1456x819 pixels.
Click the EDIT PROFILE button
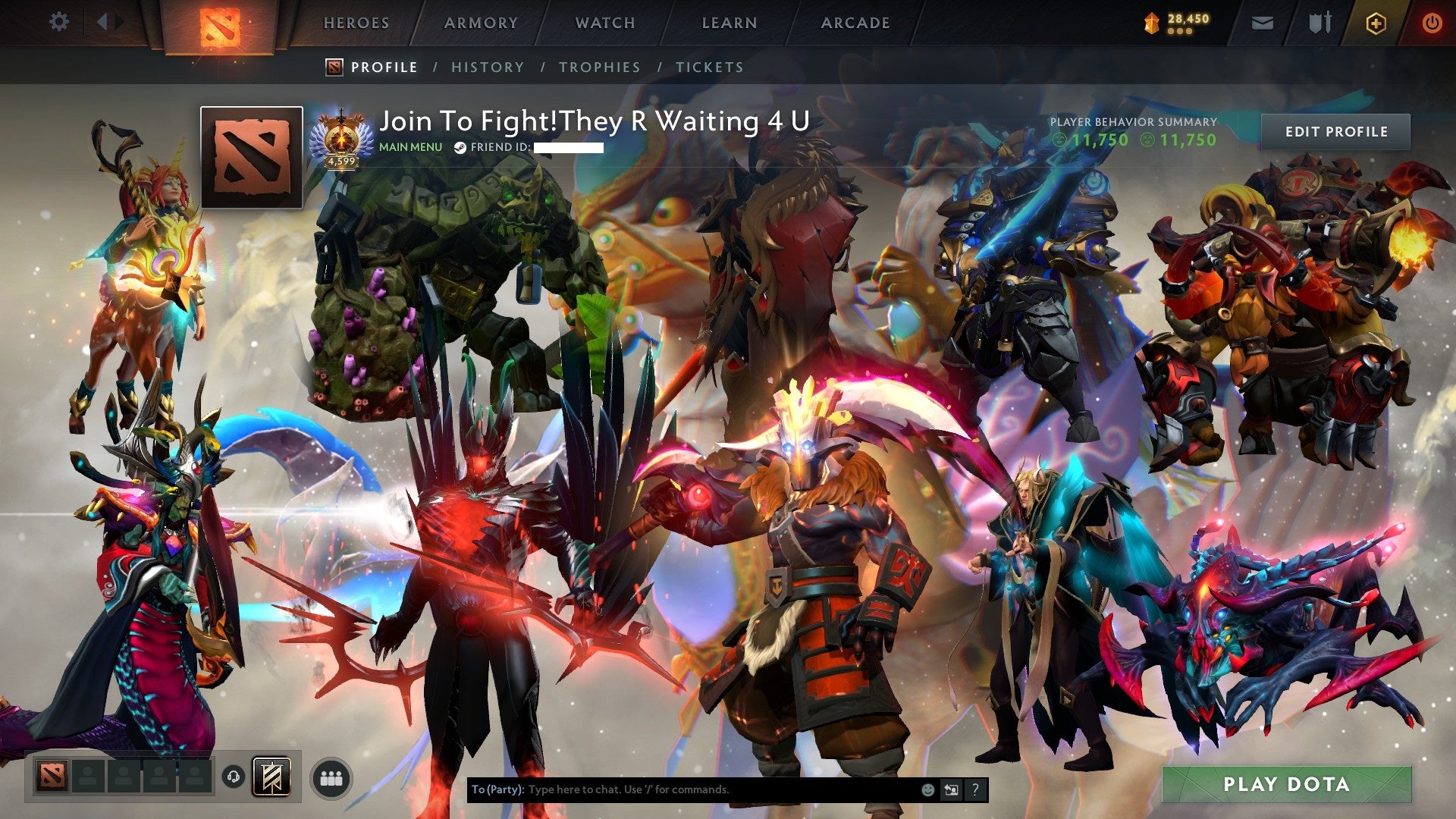1337,131
